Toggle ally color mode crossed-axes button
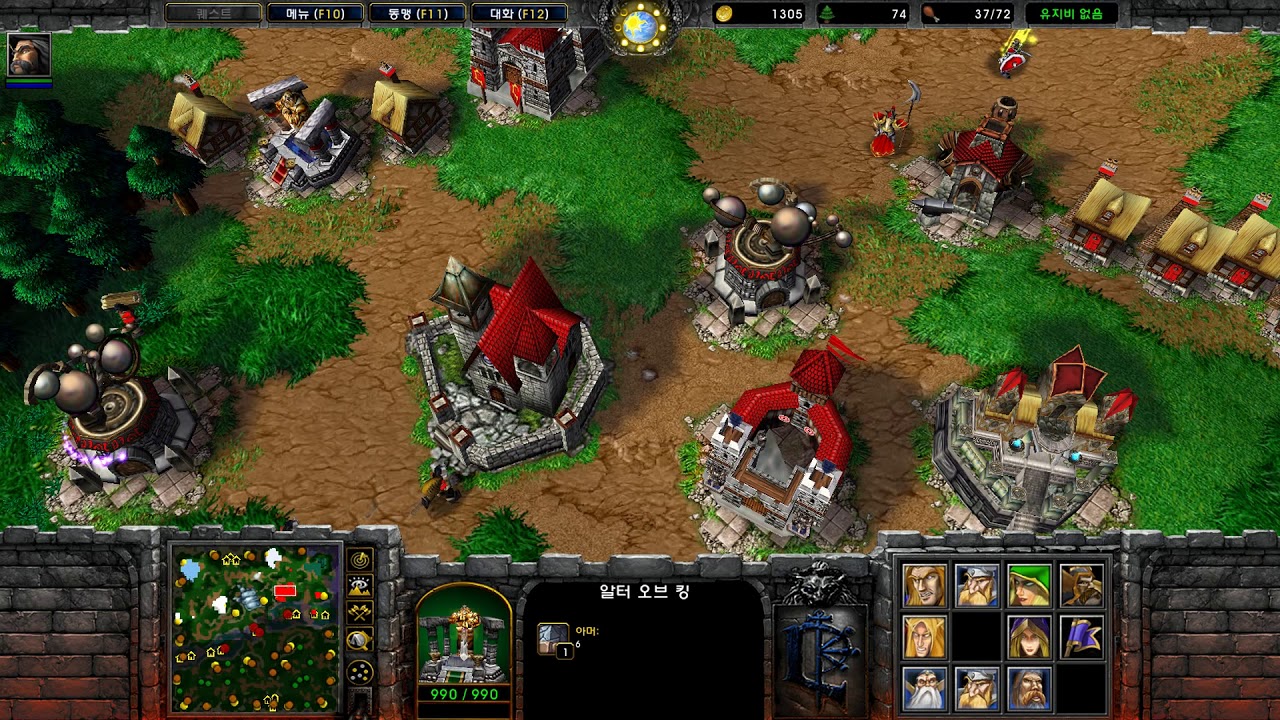The width and height of the screenshot is (1280, 720). [x=360, y=613]
